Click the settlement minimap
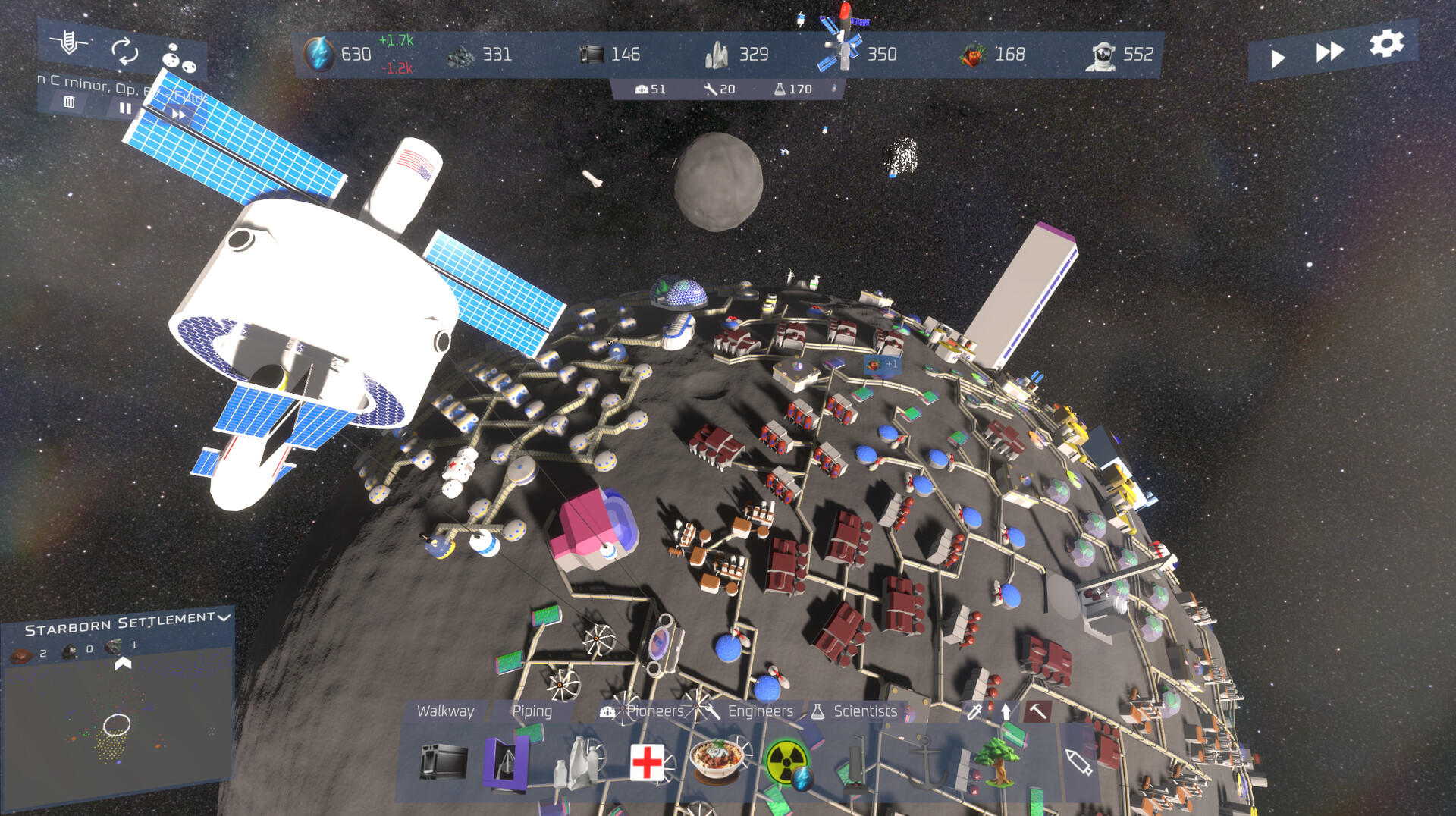Image resolution: width=1456 pixels, height=816 pixels. pos(118,728)
